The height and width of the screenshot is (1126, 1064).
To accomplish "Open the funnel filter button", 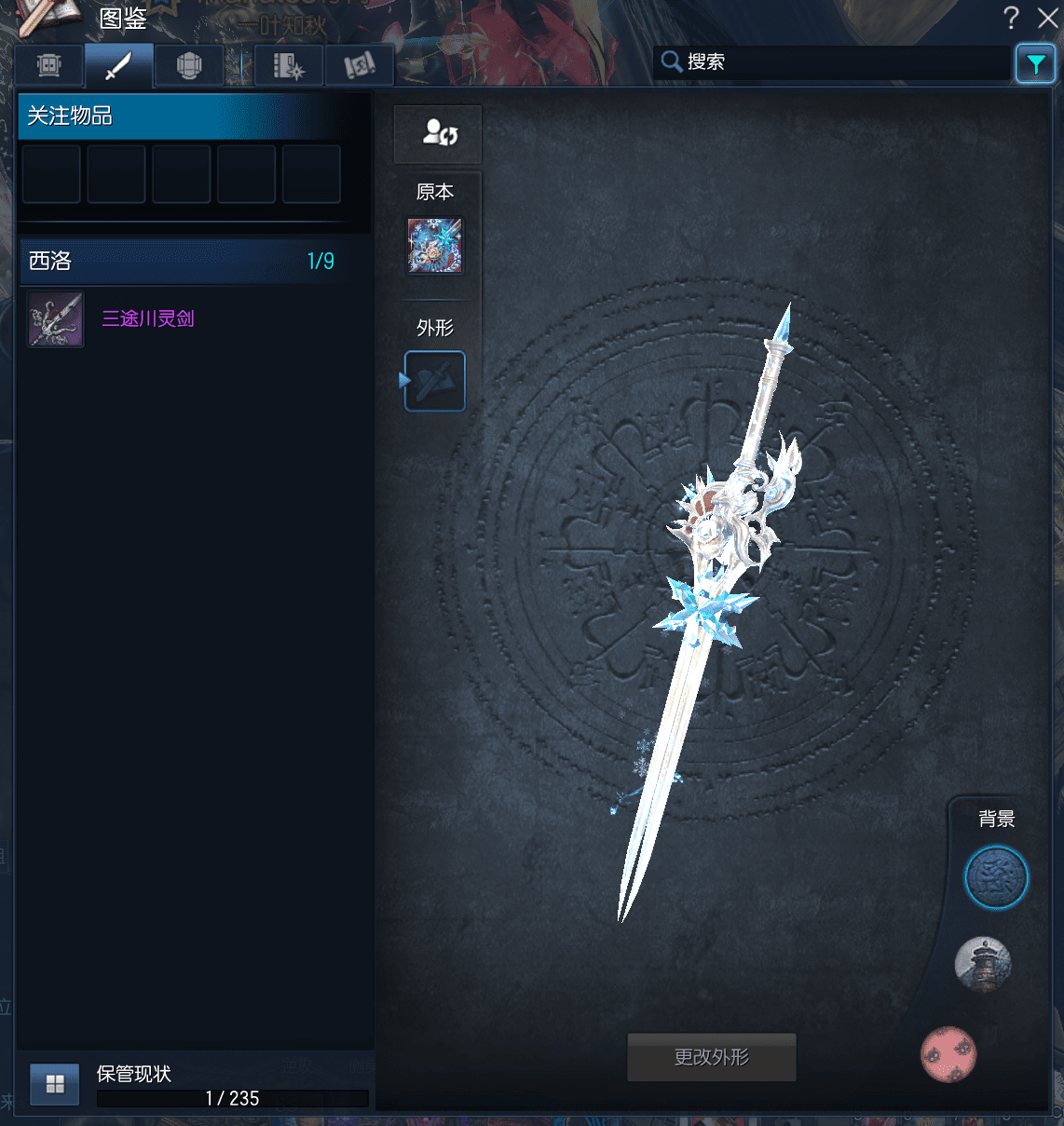I will click(x=1035, y=63).
